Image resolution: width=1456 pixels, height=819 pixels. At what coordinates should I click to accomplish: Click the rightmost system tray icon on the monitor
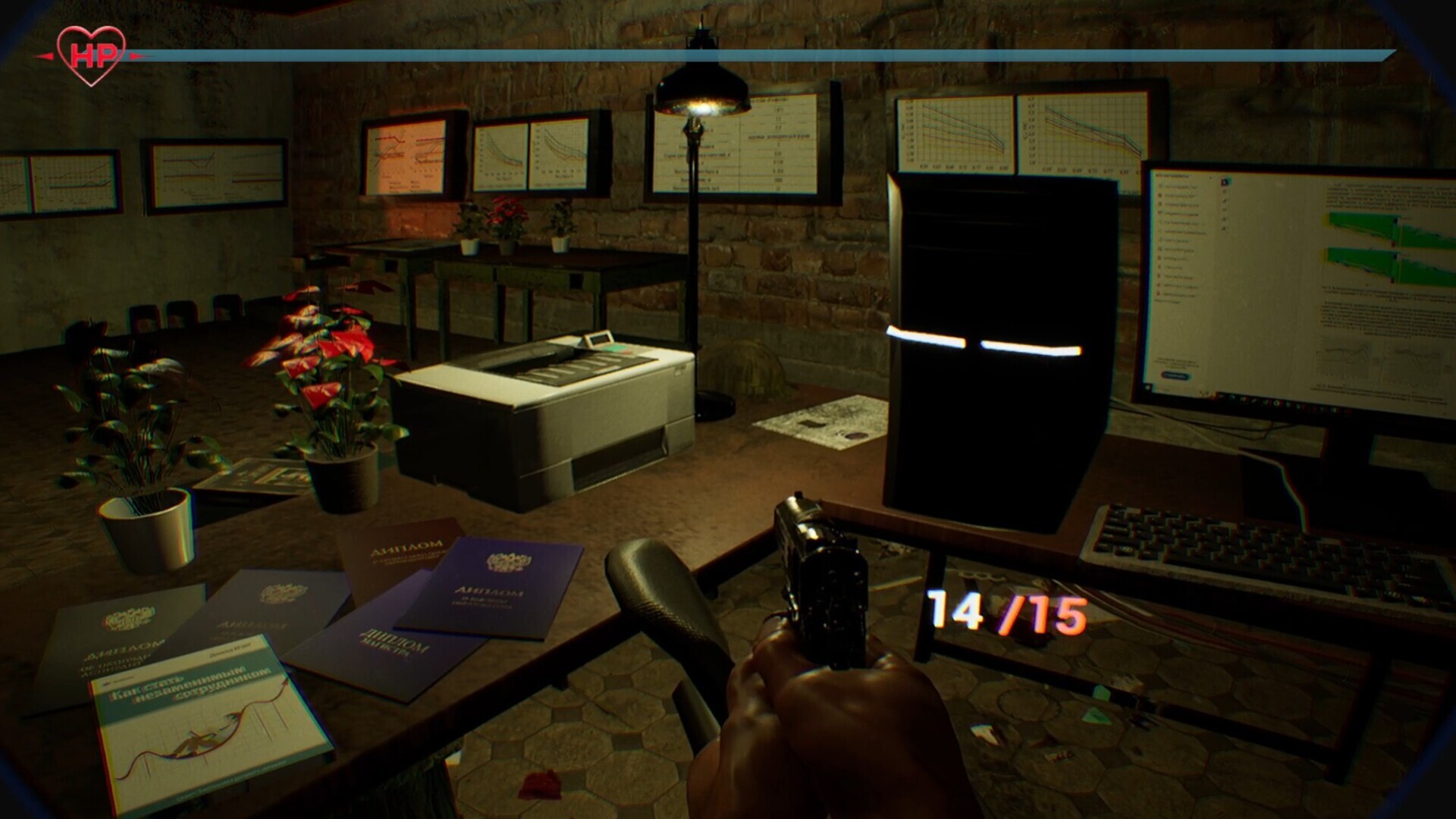click(1347, 410)
